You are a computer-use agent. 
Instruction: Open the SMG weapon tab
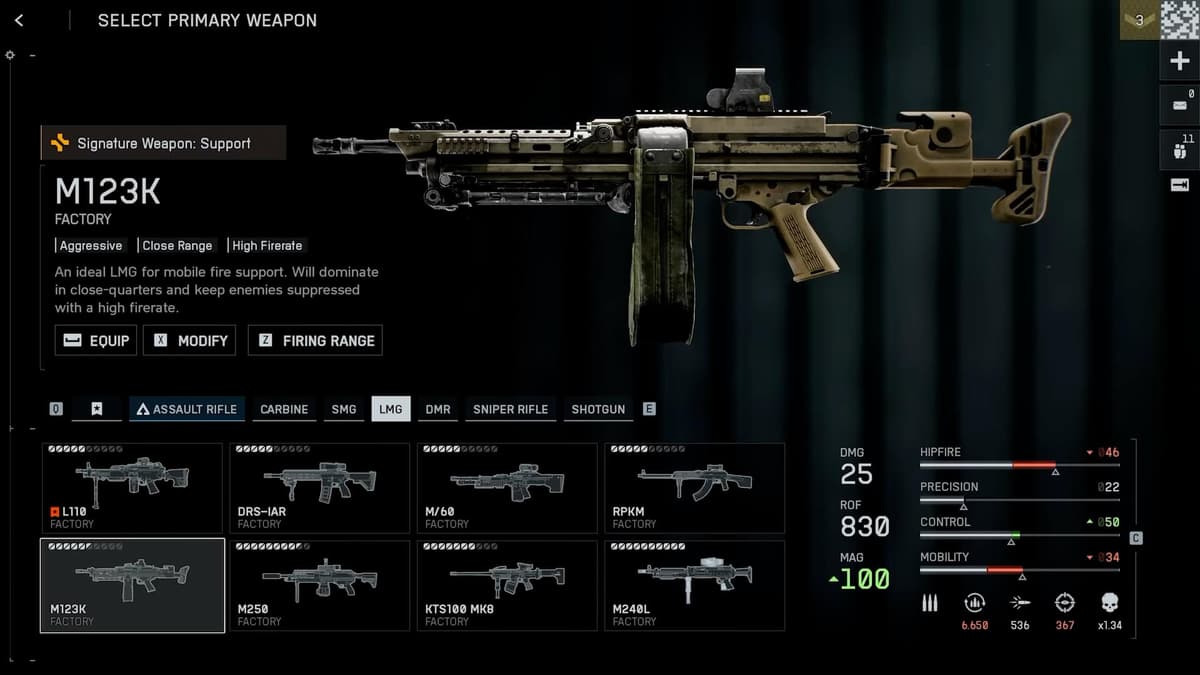[x=343, y=409]
